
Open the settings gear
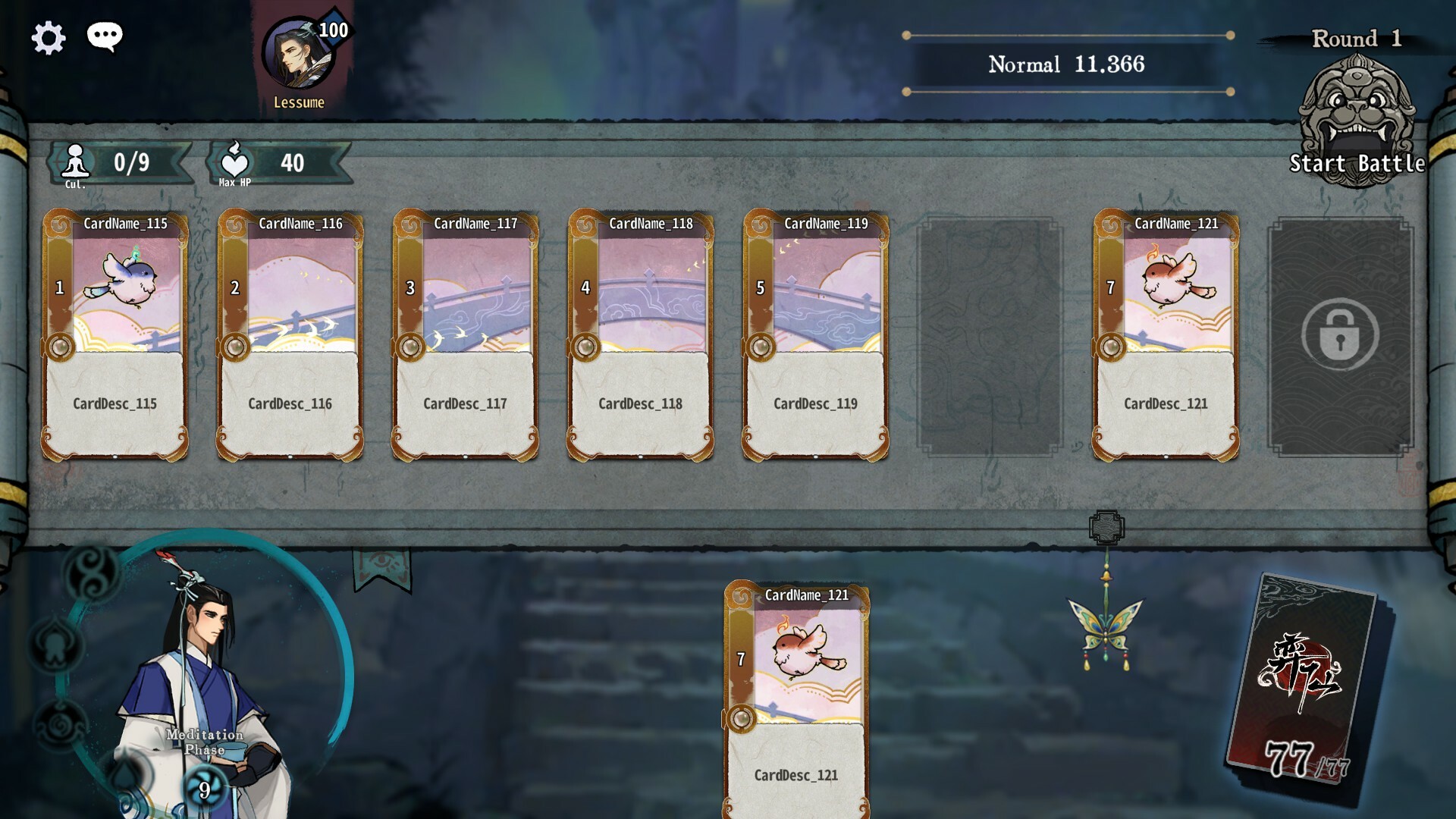(48, 36)
